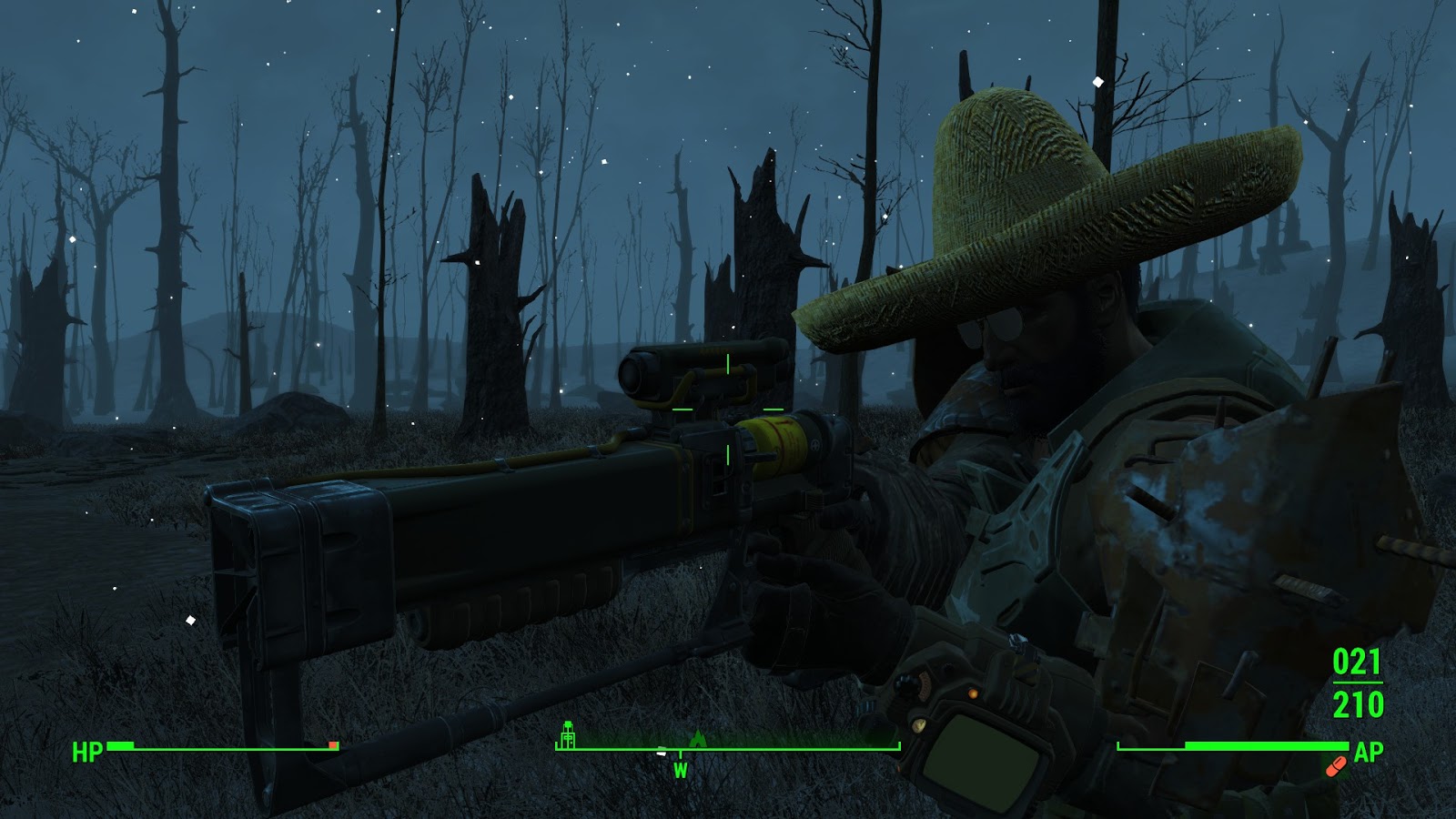Click the brass button on the Pip-Boy side

(919, 726)
